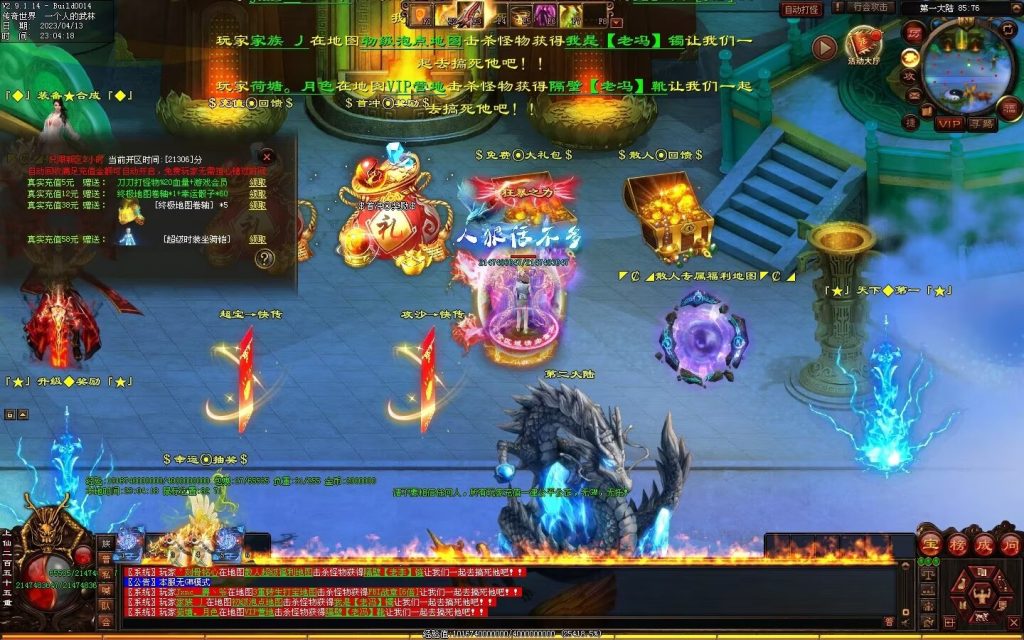1024x640 pixels.
Task: Click the refresh arrows icon on minimap
Action: pos(1007,31)
